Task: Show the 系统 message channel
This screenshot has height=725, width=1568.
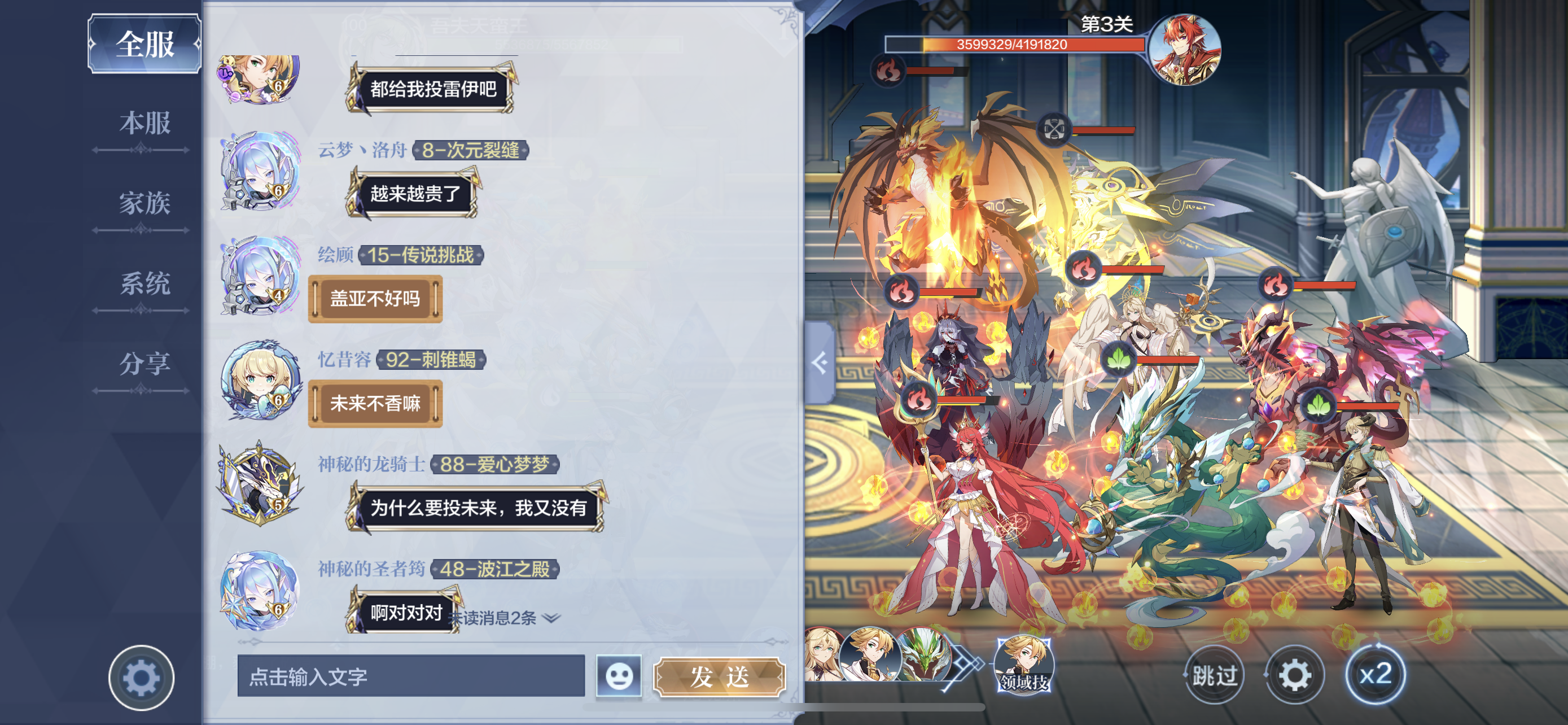Action: click(x=144, y=283)
